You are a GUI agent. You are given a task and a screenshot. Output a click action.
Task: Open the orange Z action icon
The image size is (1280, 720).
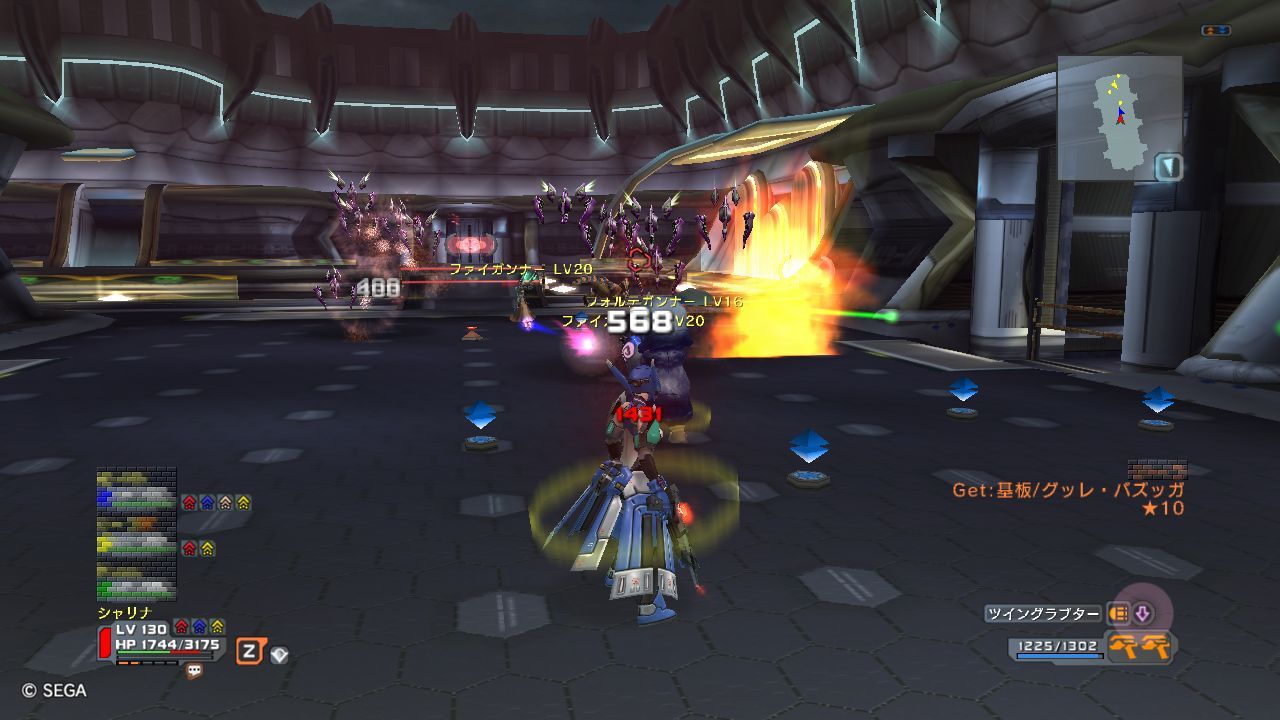pyautogui.click(x=250, y=653)
